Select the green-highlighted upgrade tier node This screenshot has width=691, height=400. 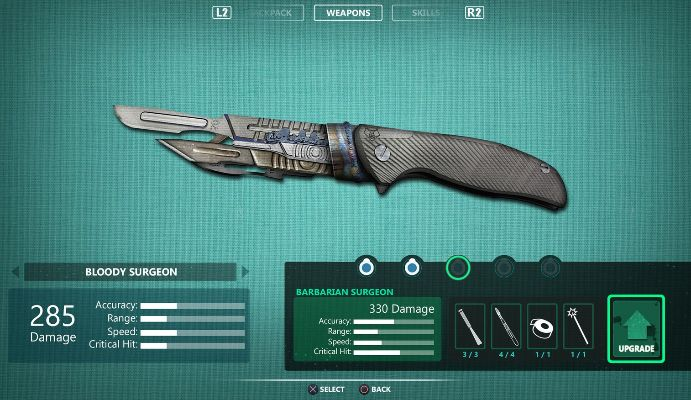tap(457, 267)
